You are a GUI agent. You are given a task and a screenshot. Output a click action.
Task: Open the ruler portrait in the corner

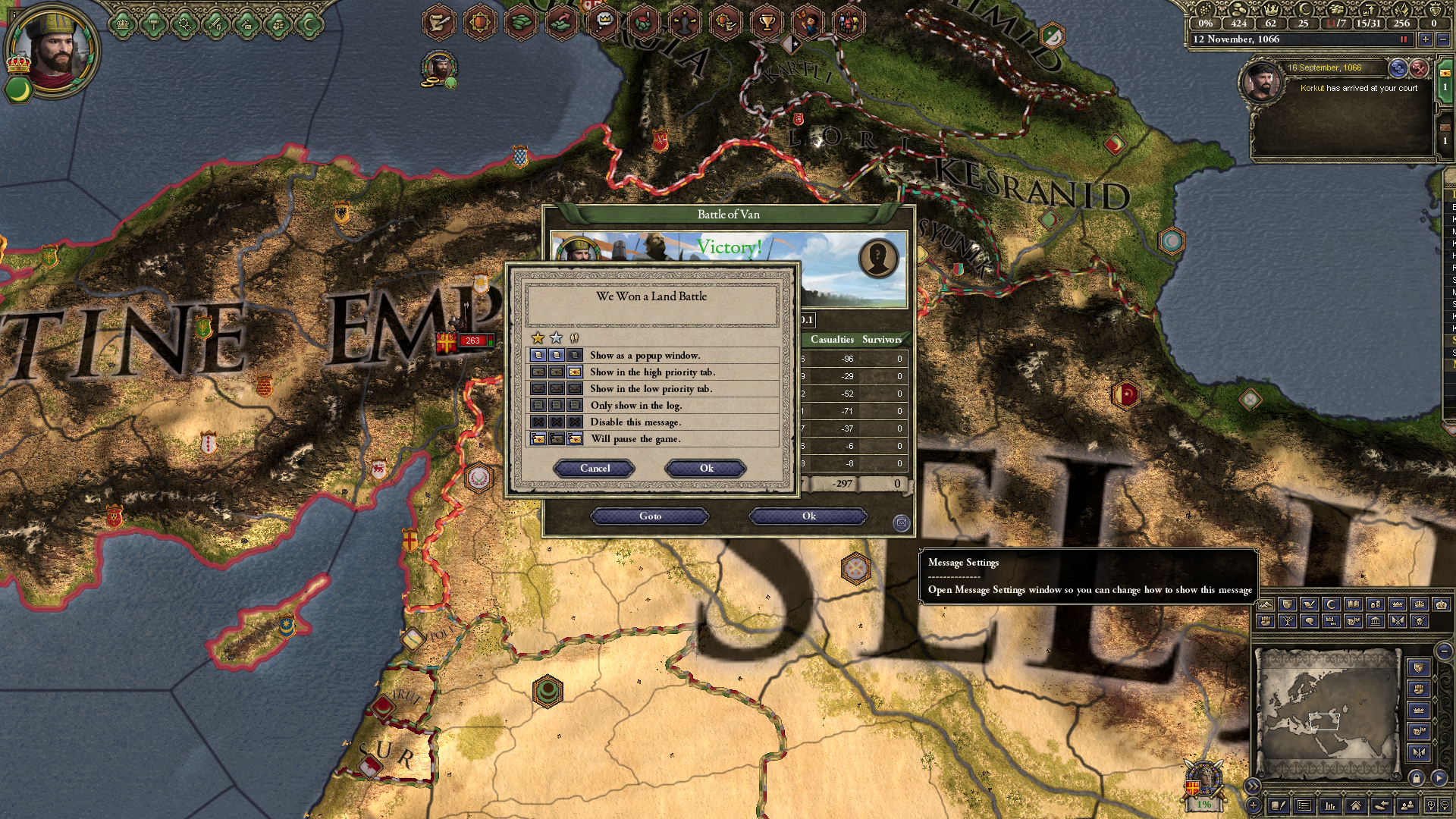click(52, 52)
